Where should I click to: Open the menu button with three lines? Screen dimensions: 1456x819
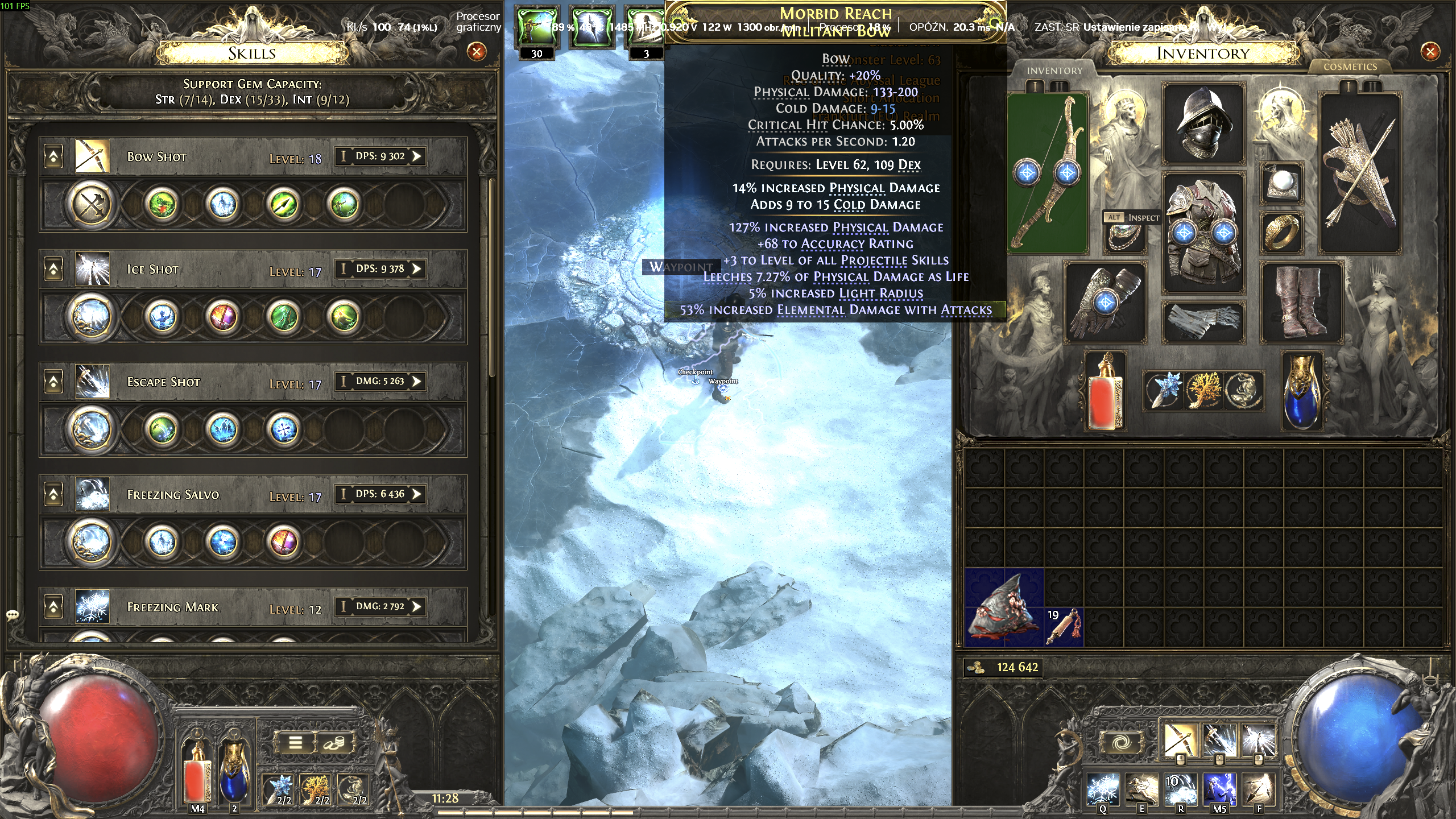pyautogui.click(x=295, y=742)
